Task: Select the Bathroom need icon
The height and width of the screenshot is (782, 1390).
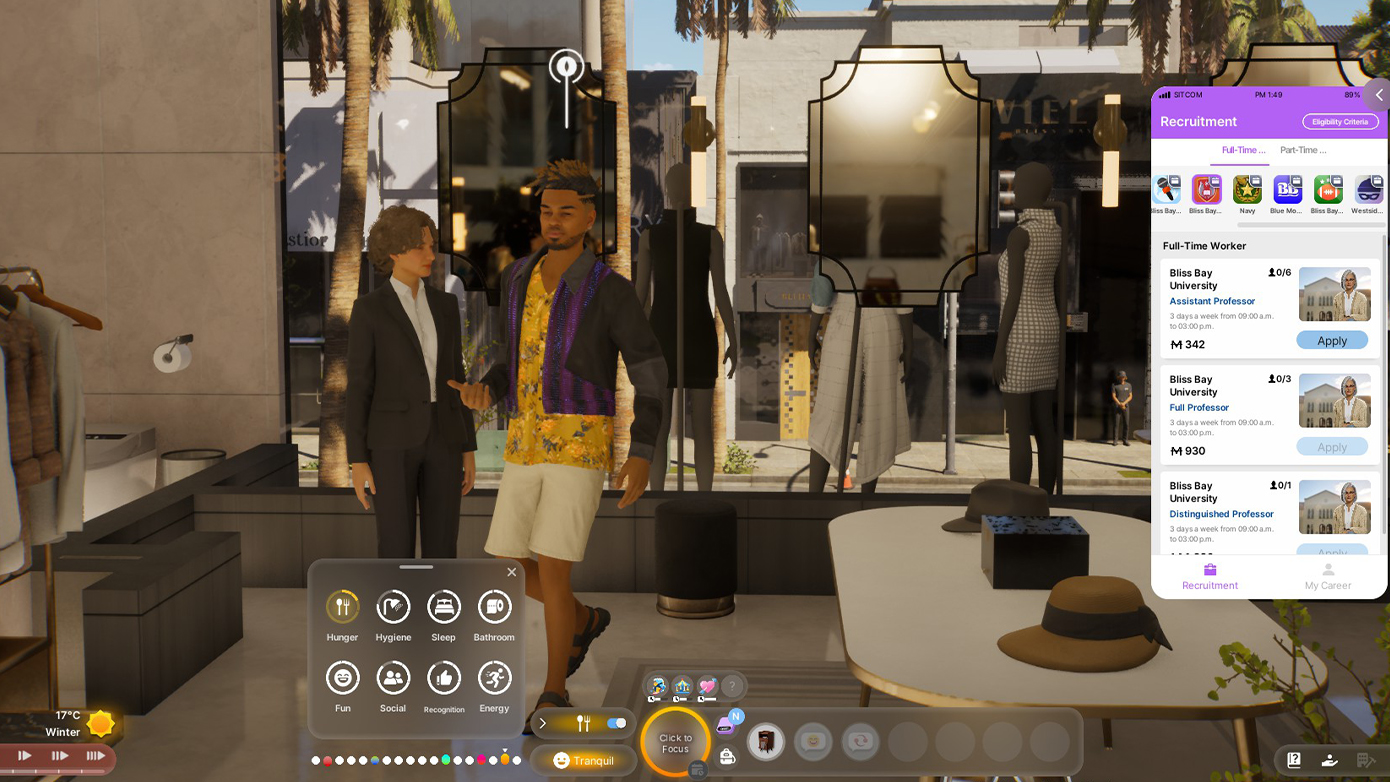Action: click(x=494, y=605)
